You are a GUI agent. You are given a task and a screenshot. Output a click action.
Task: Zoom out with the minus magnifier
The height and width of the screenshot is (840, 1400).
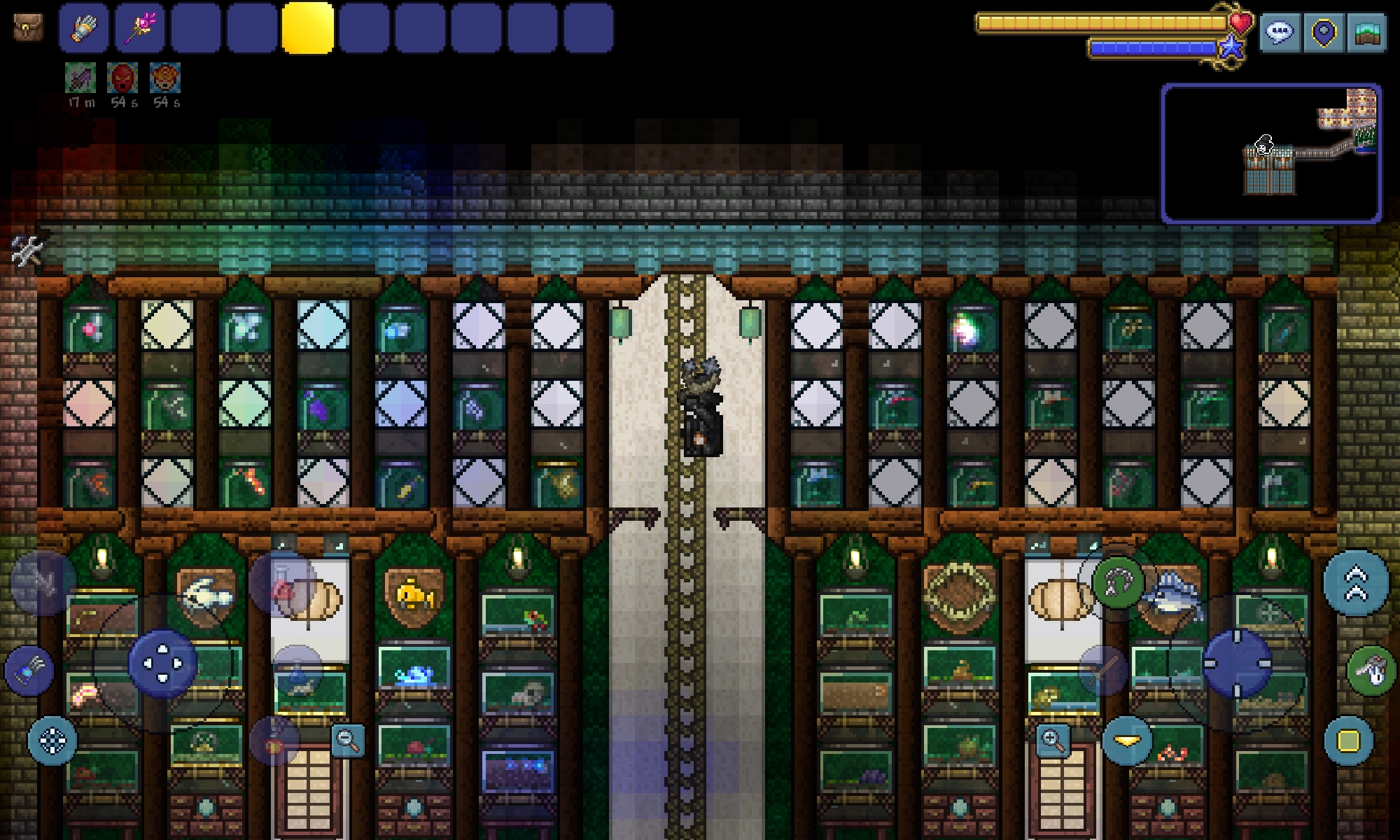coord(348,740)
